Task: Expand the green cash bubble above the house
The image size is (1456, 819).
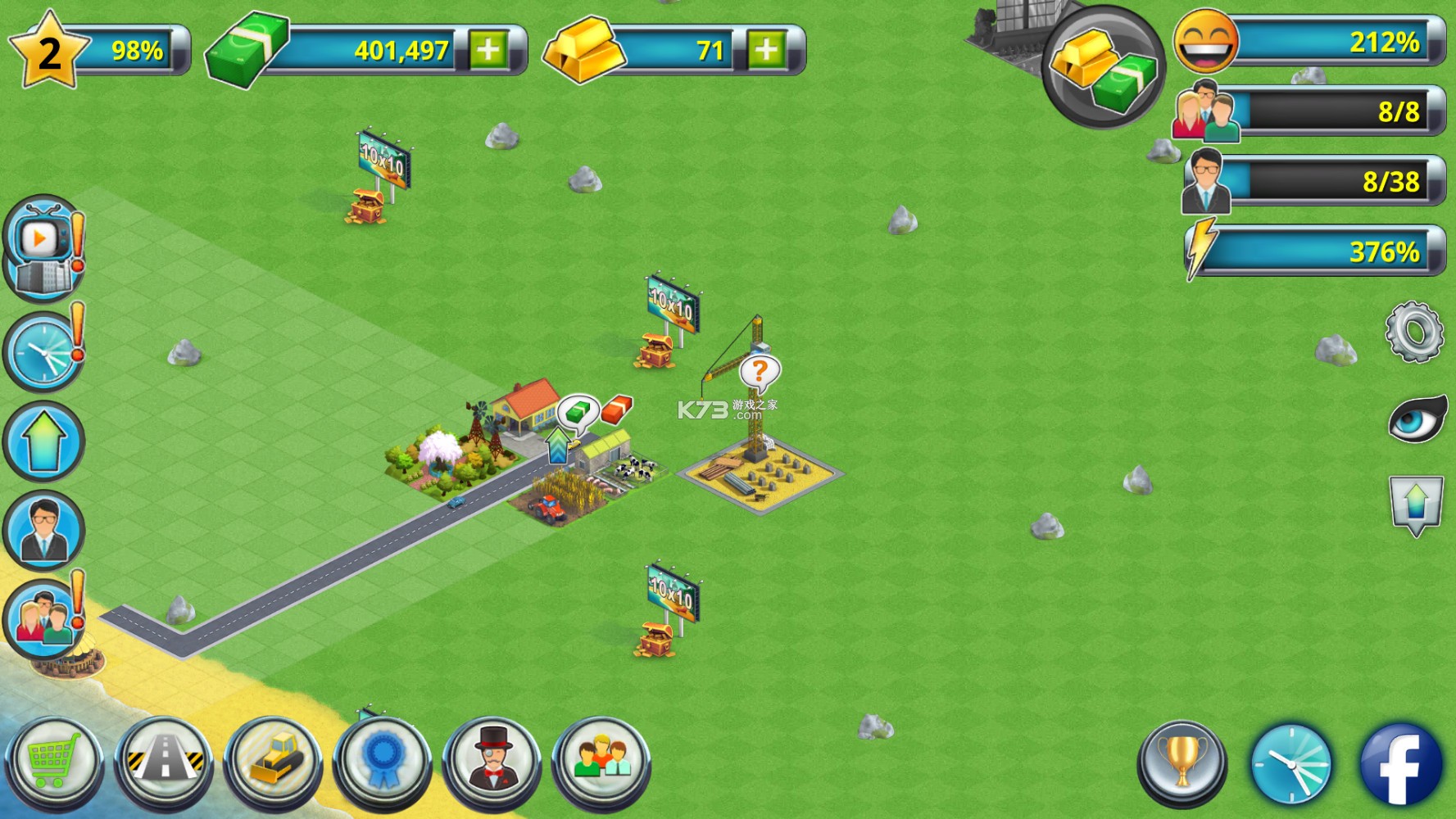Action: click(578, 414)
